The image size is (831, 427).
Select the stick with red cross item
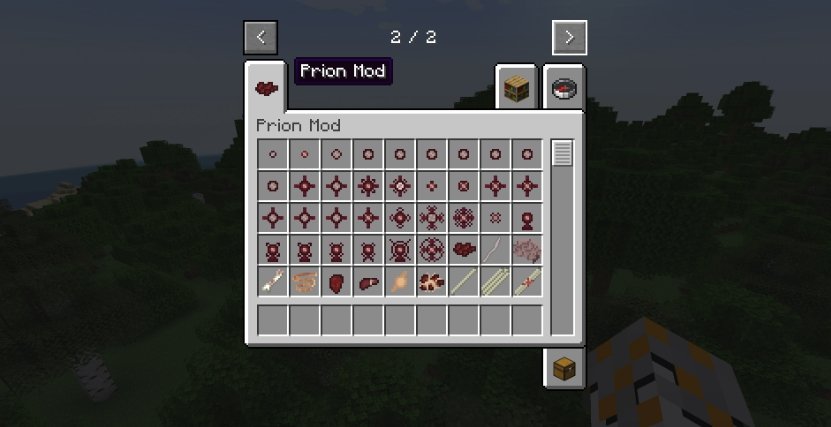click(x=527, y=282)
